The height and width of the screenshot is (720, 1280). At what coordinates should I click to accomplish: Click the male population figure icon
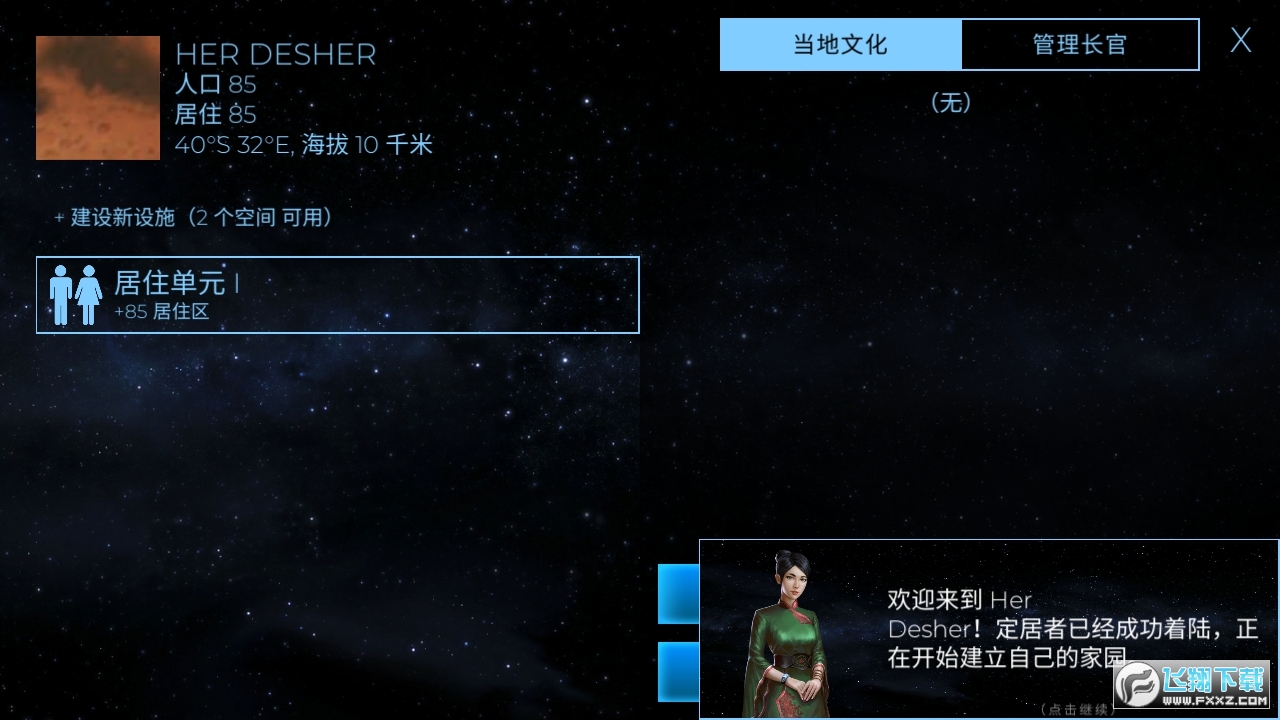[62, 294]
